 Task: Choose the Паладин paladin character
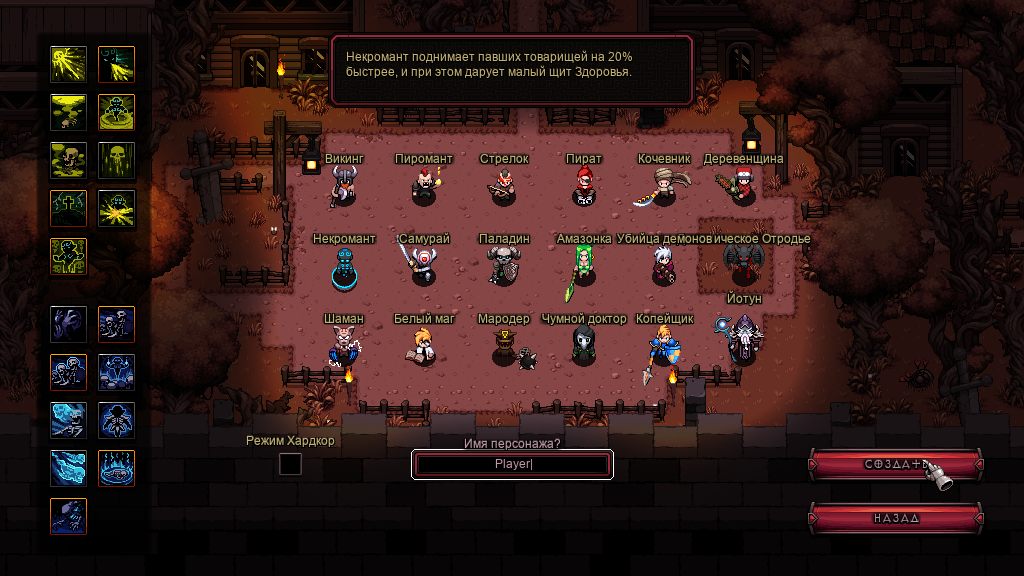[x=503, y=267]
